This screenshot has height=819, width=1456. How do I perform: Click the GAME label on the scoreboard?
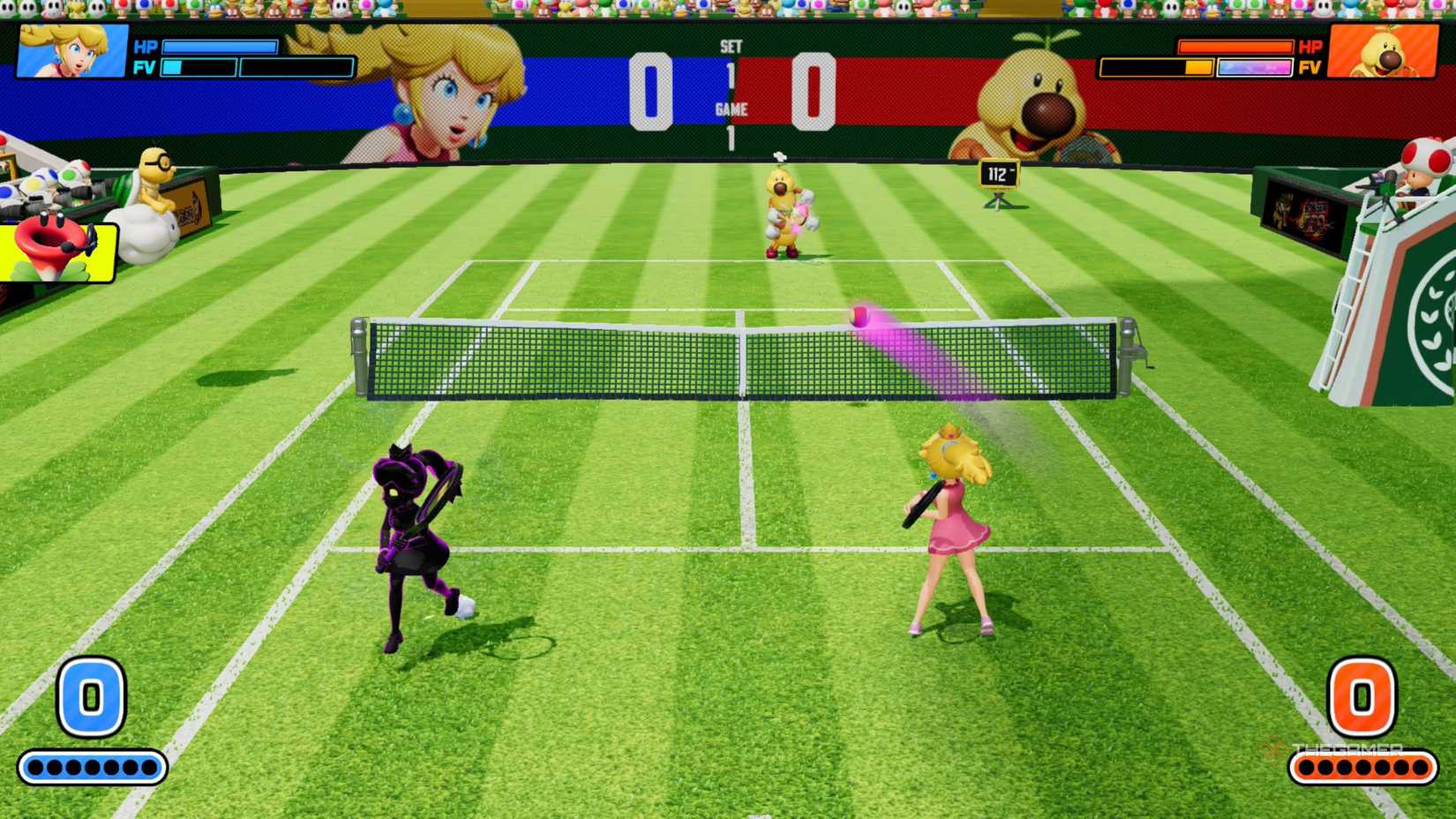(x=732, y=110)
